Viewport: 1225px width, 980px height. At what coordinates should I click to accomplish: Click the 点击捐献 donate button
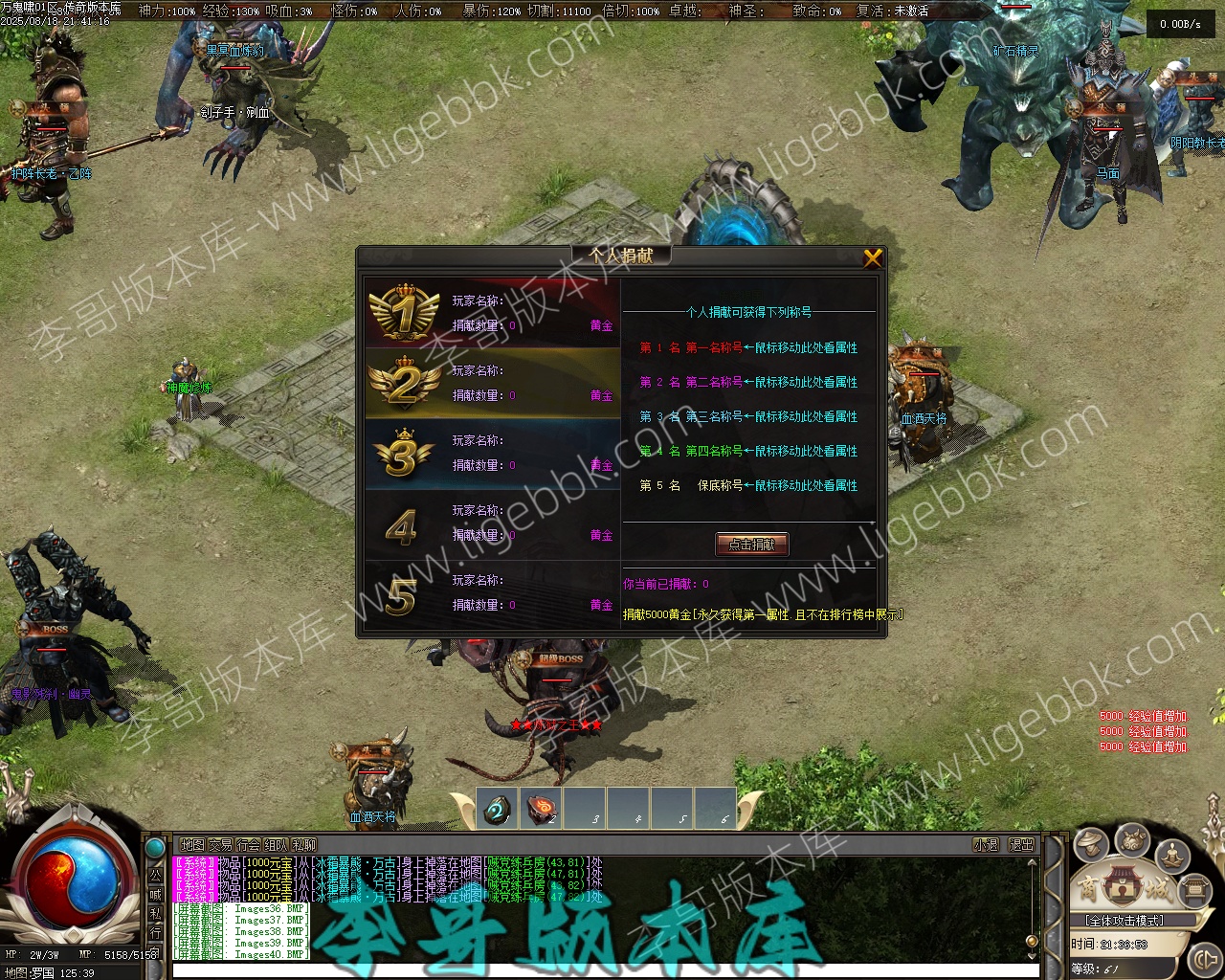coord(752,545)
